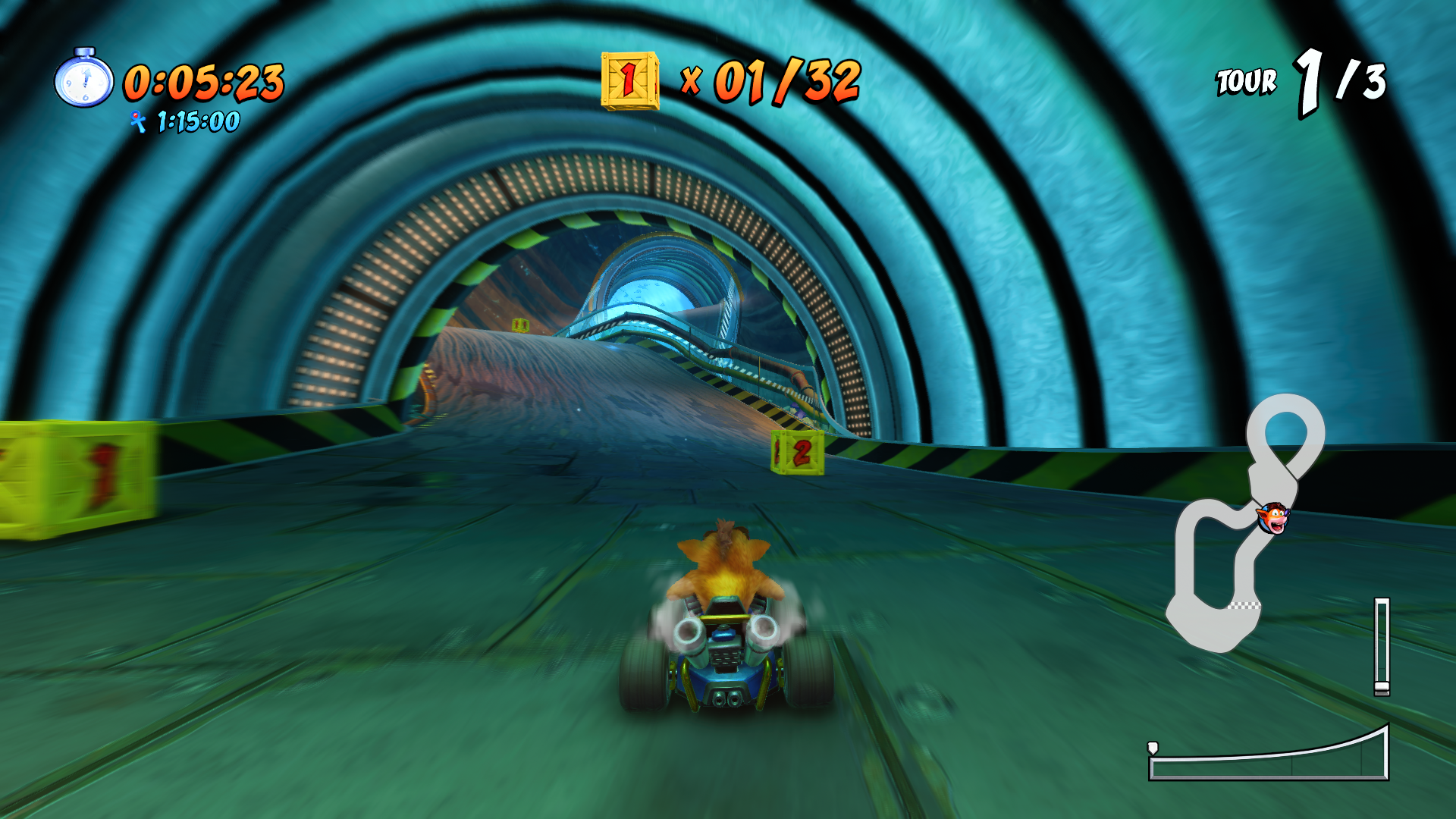Image resolution: width=1456 pixels, height=819 pixels.
Task: Click the stopwatch timer icon
Action: point(84,79)
